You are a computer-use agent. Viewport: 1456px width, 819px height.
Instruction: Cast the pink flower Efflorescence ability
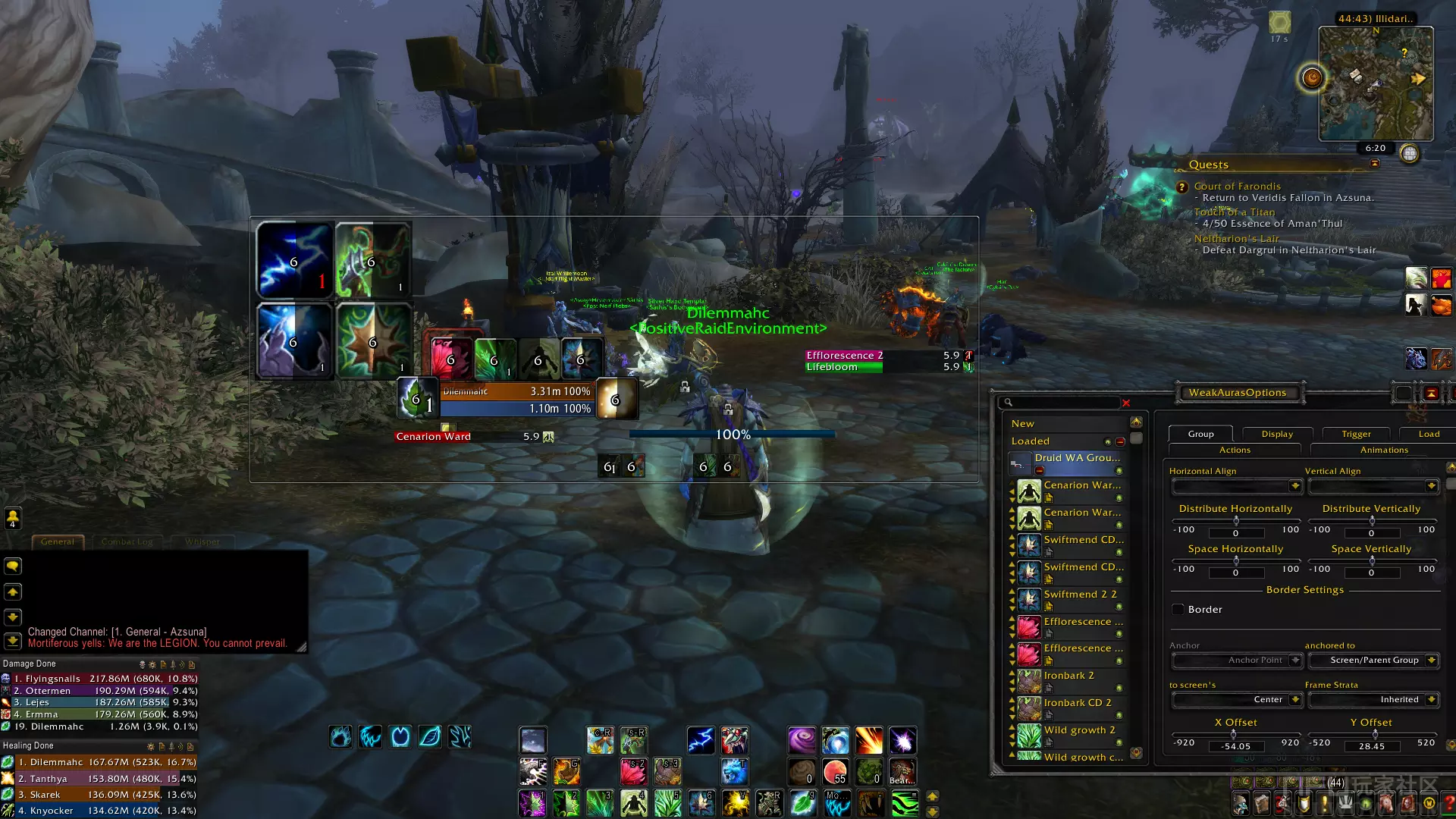[x=633, y=772]
